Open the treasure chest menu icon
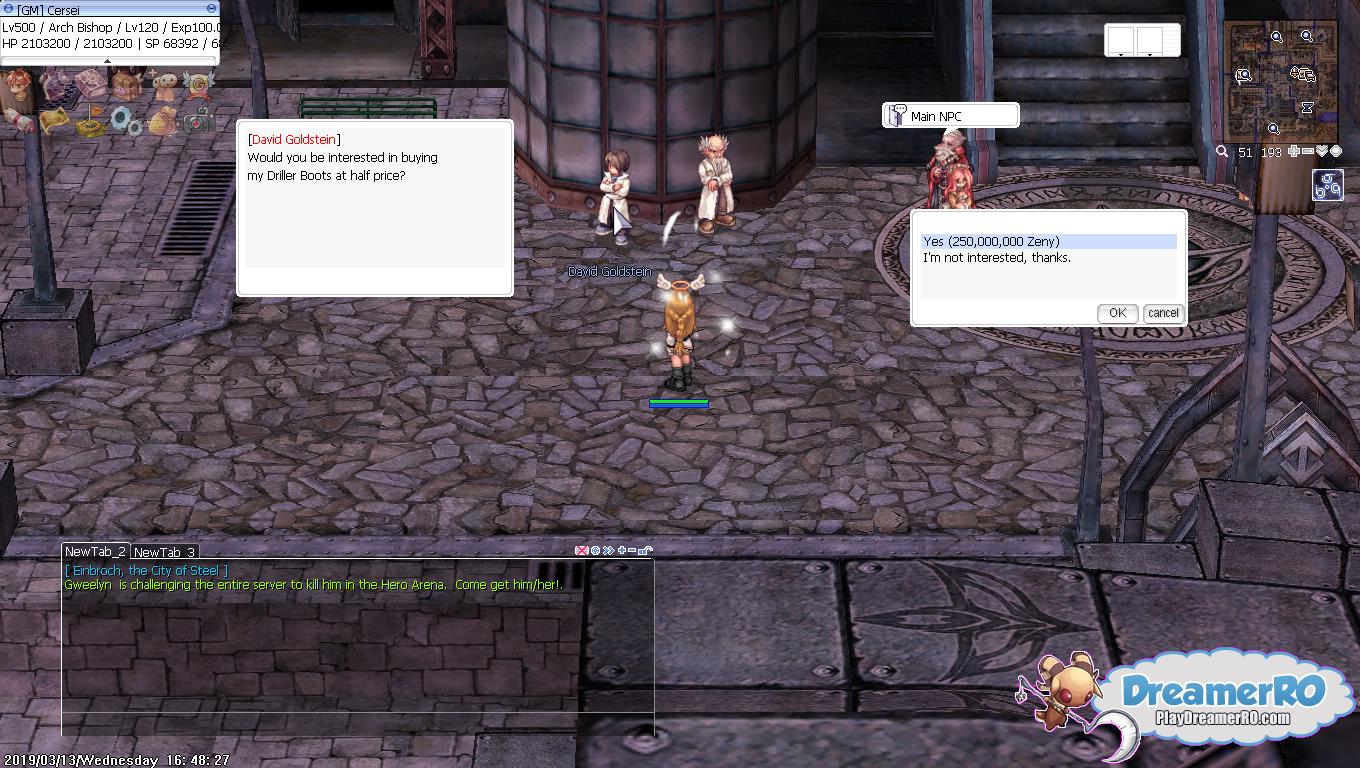 tap(126, 83)
